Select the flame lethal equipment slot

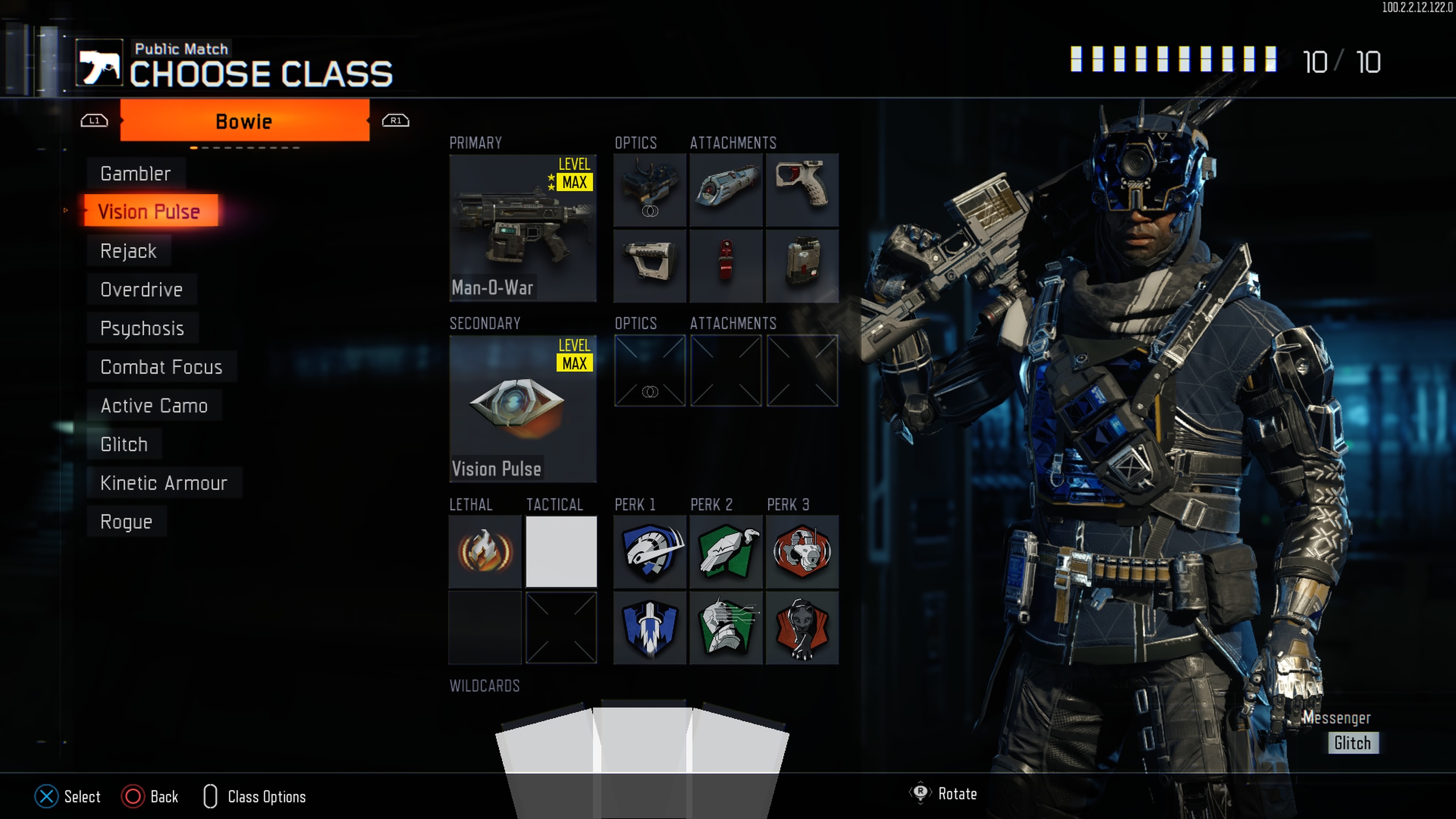485,551
